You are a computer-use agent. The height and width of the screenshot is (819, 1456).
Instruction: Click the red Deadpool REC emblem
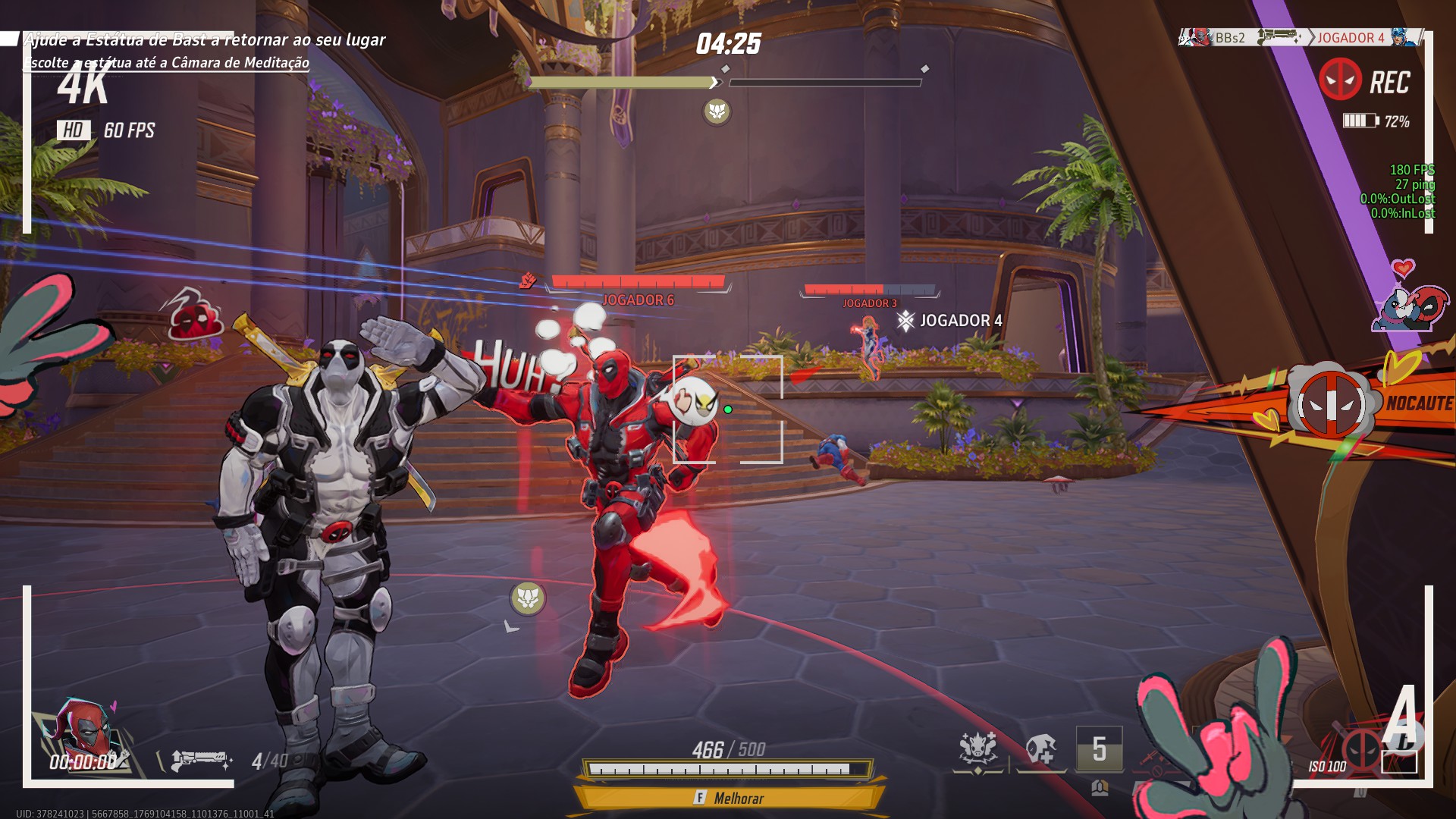[x=1340, y=80]
